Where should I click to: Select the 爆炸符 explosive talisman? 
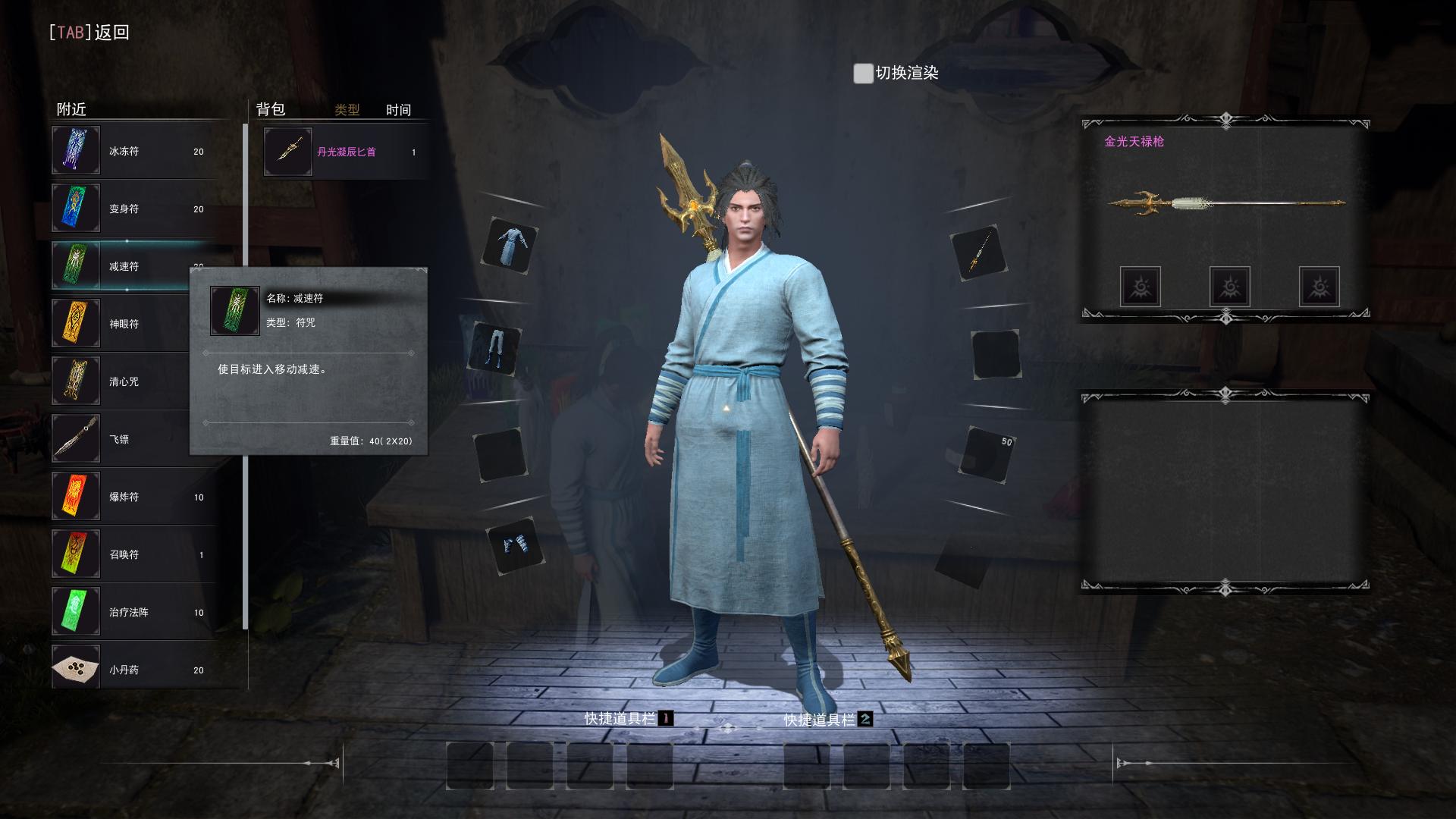pyautogui.click(x=133, y=497)
